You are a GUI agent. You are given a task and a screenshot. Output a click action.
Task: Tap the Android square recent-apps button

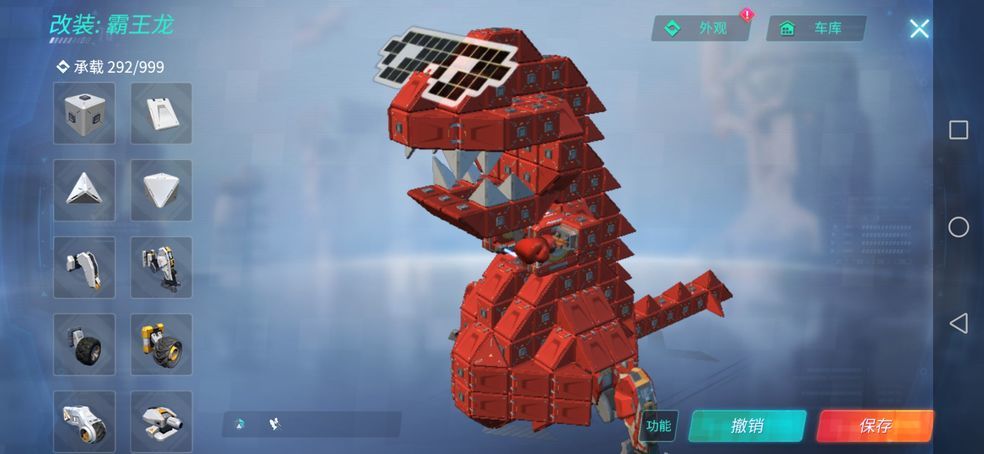click(958, 130)
